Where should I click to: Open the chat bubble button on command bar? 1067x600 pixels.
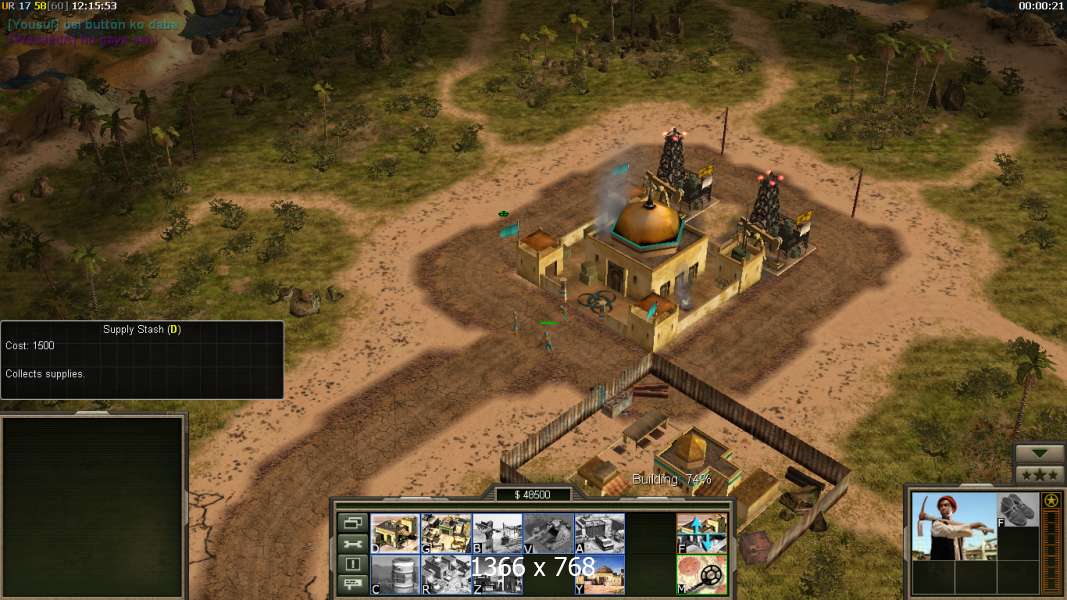[x=352, y=585]
